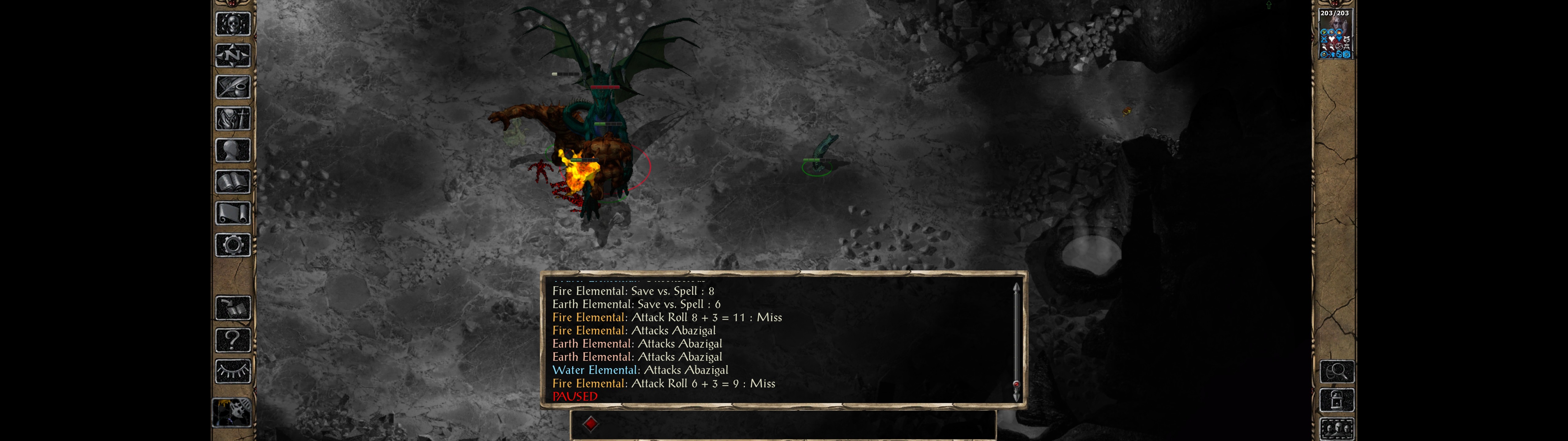The image size is (1568, 441).
Task: Click the skull icon in the sidebar
Action: 232,24
